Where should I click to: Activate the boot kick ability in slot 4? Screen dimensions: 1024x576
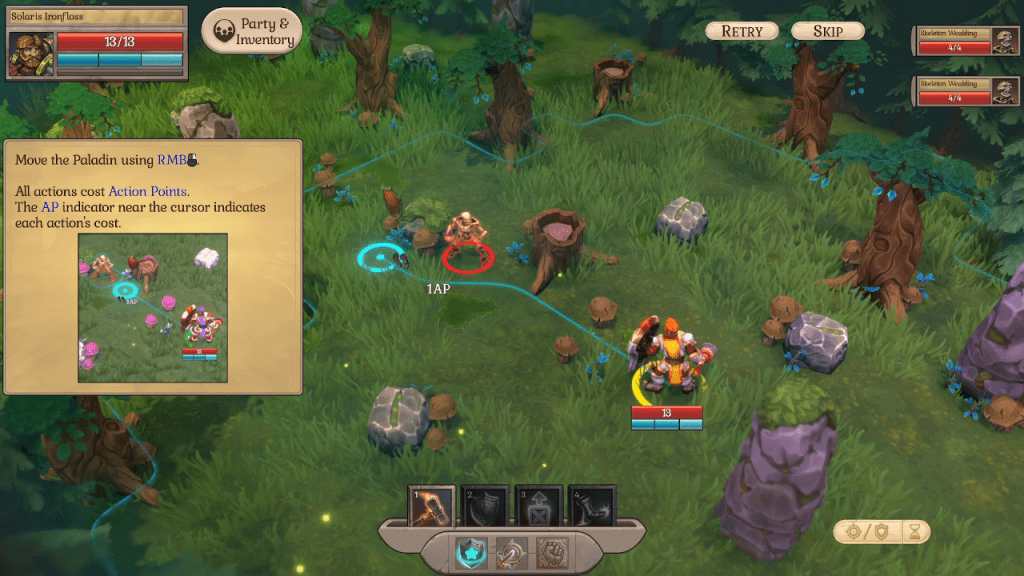591,506
